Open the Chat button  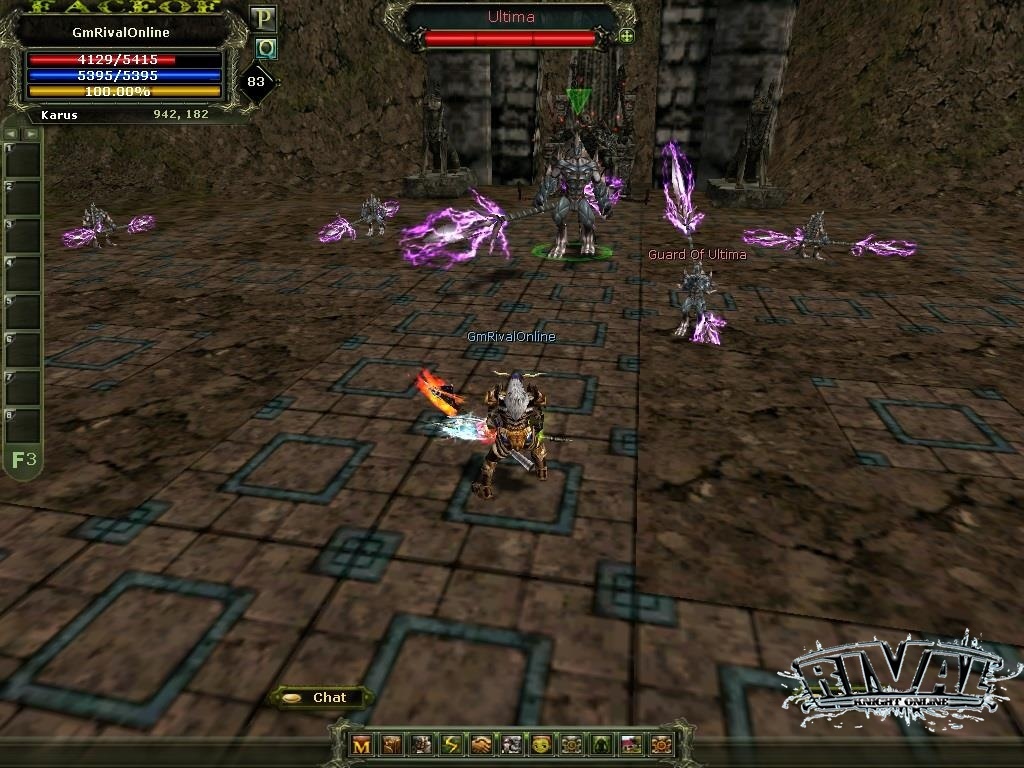320,697
